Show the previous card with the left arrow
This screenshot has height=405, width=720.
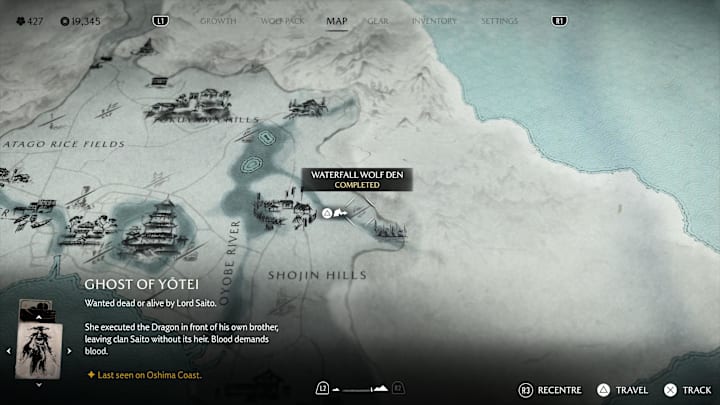point(9,350)
